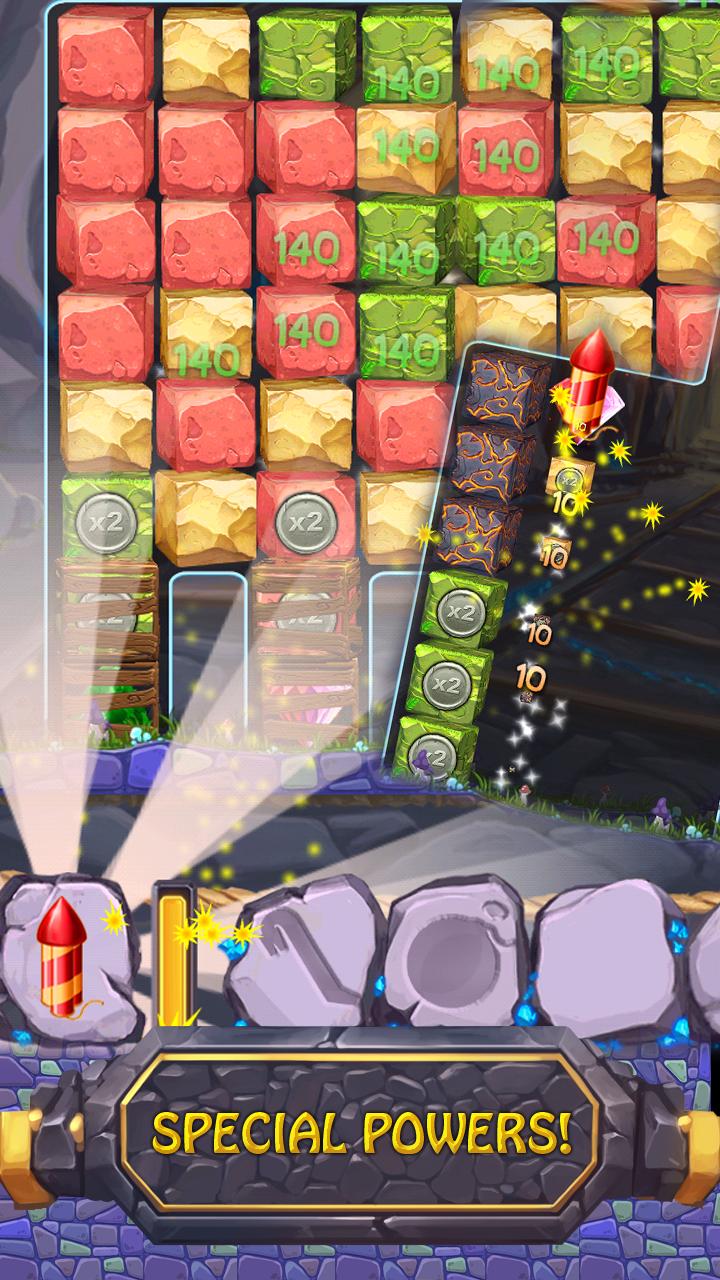The width and height of the screenshot is (720, 1280).
Task: Tap the red x2 coin block
Action: [305, 521]
